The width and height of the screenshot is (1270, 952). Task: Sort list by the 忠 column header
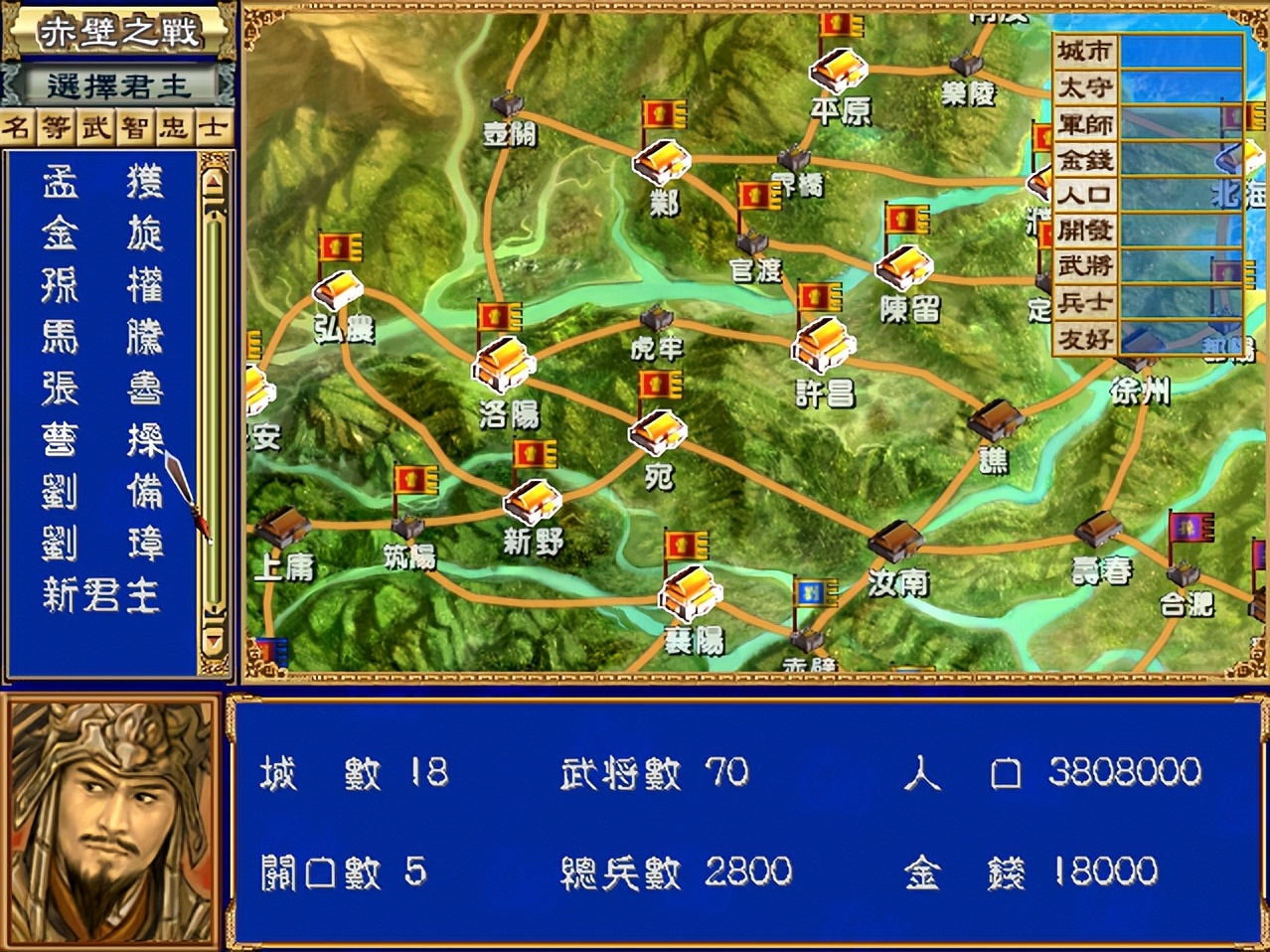(x=174, y=127)
